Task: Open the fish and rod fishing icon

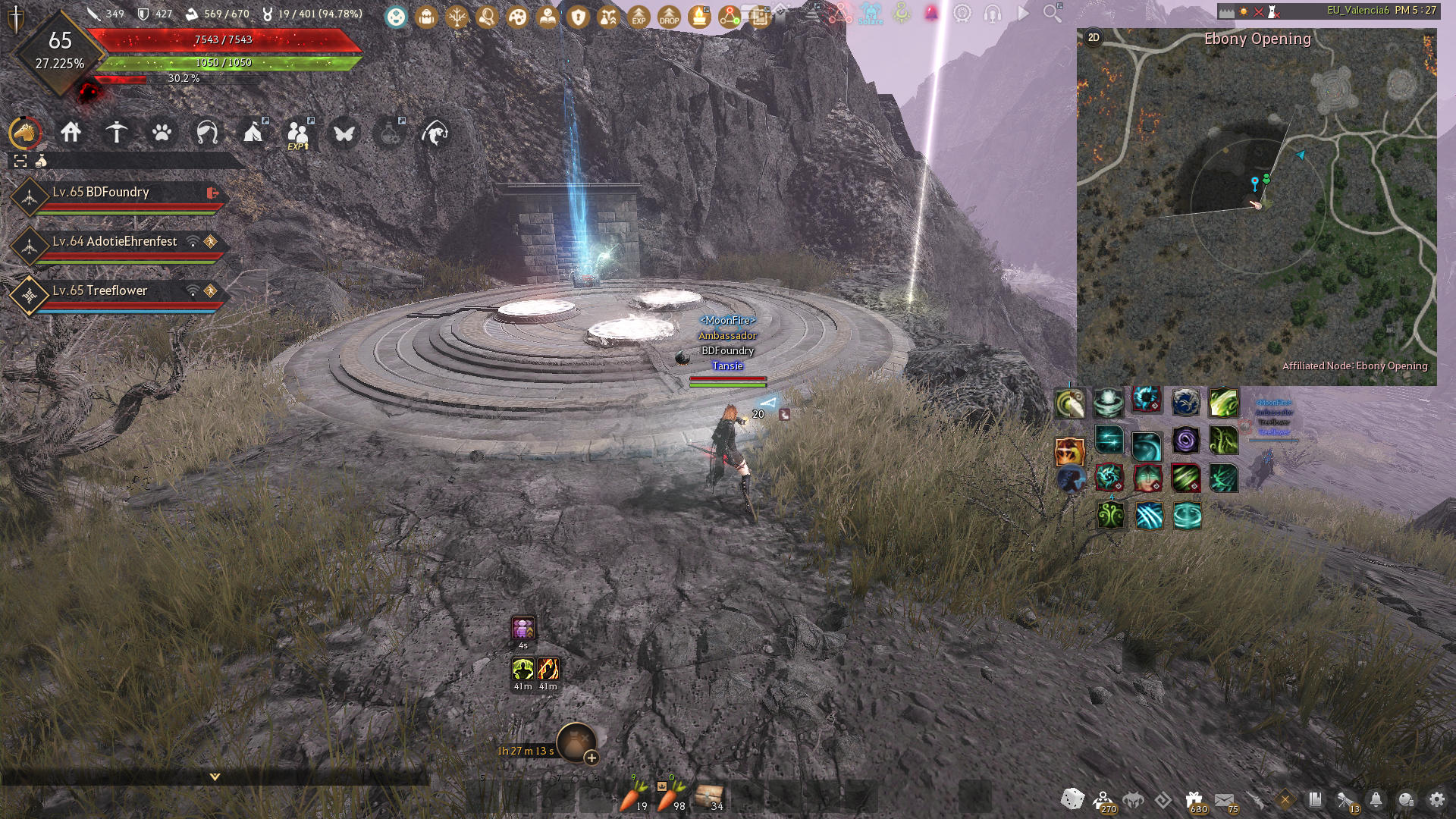Action: tap(435, 133)
